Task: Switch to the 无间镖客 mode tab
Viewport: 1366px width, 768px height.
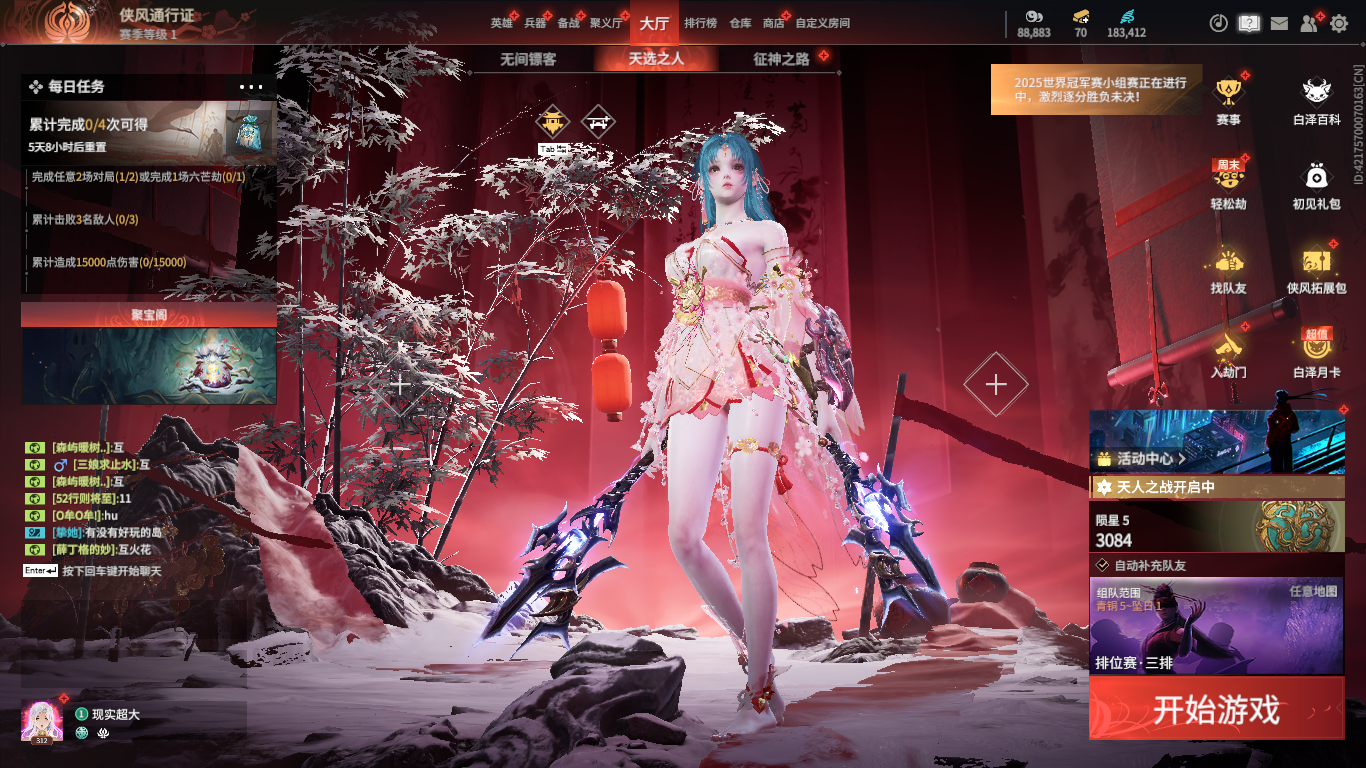Action: (528, 59)
